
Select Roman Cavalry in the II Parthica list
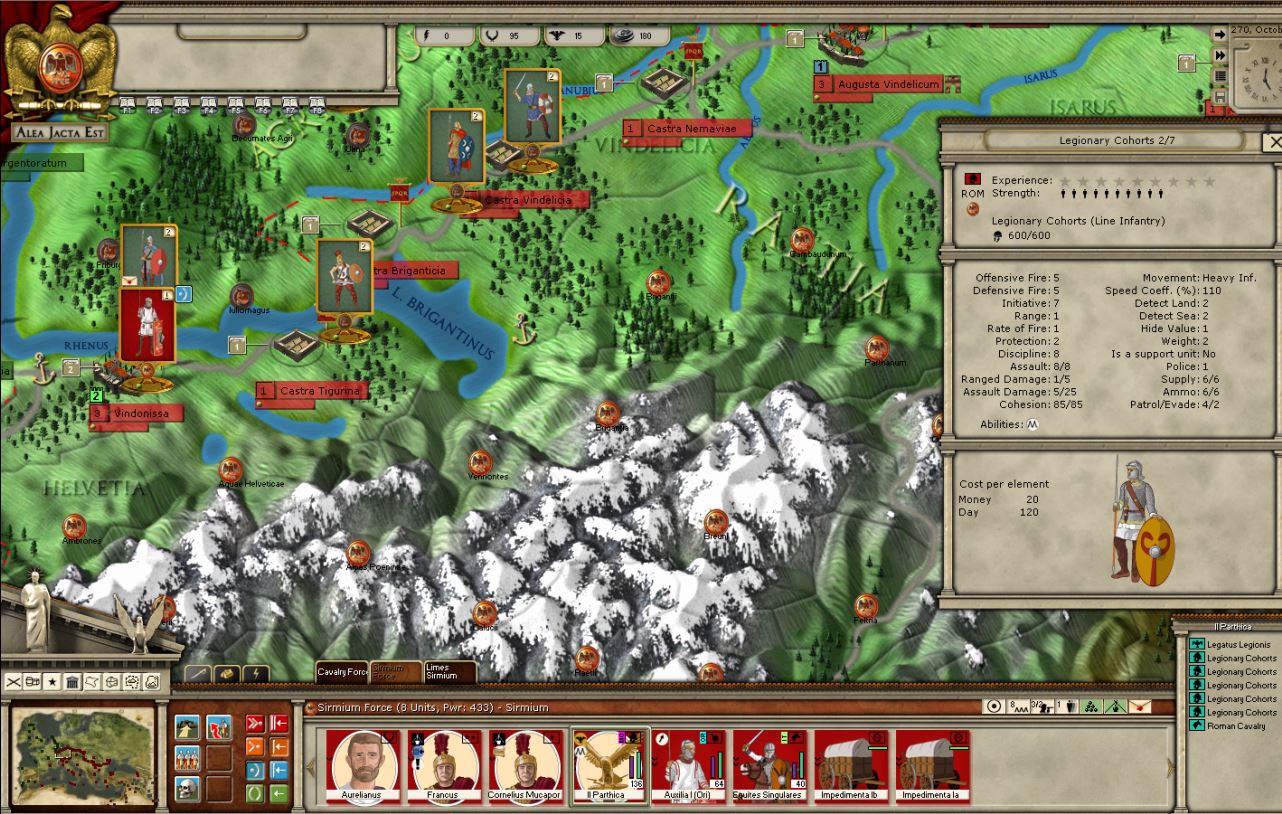coord(1235,726)
